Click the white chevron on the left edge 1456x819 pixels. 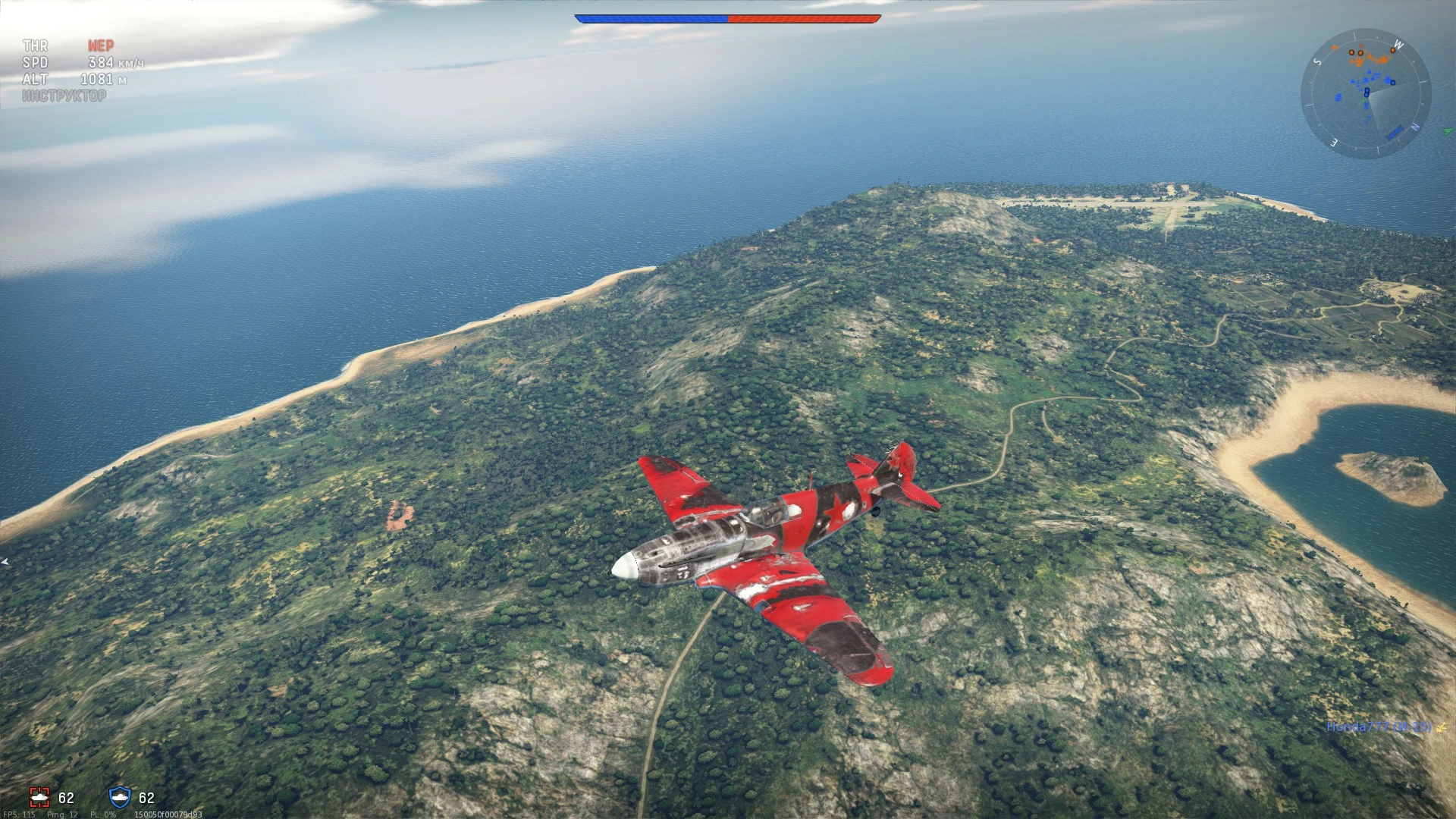(4, 562)
